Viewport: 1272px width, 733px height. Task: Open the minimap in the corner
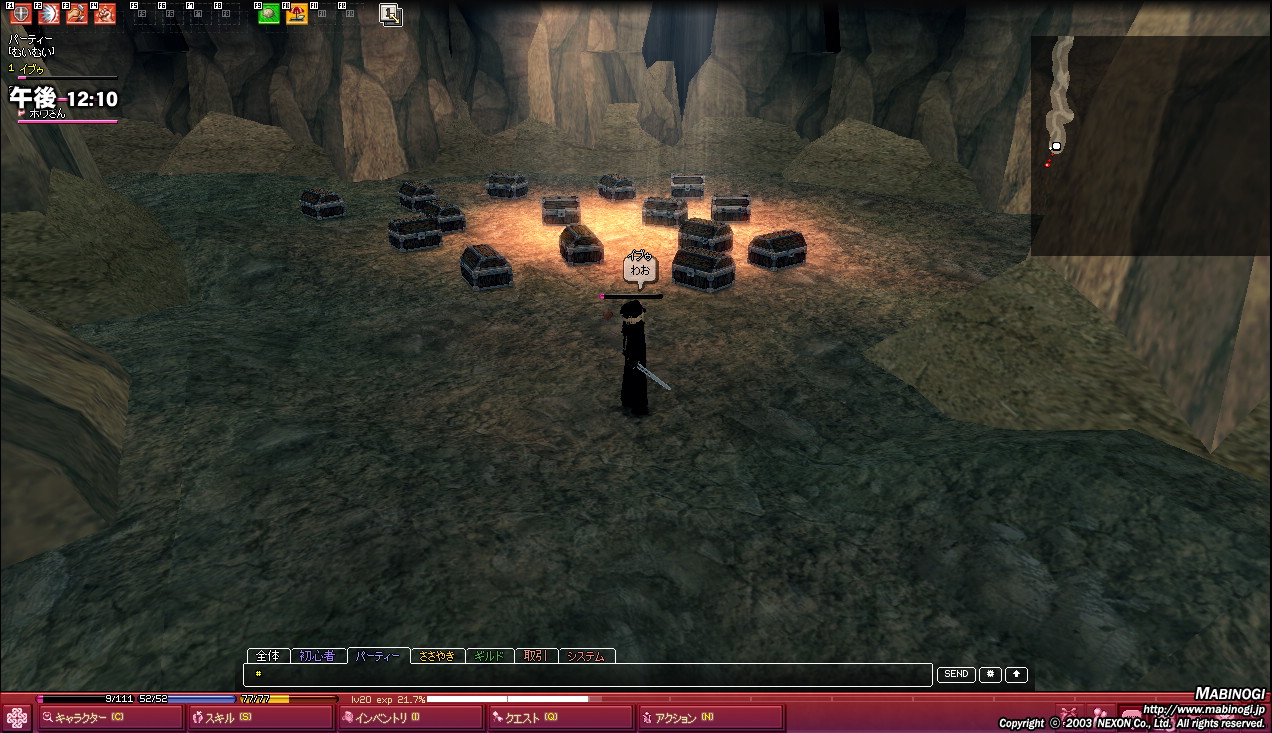[1150, 145]
